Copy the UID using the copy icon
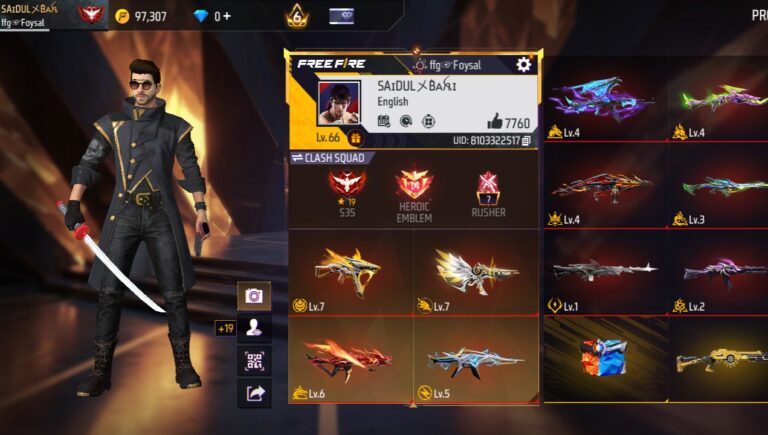768x435 pixels. [x=526, y=141]
